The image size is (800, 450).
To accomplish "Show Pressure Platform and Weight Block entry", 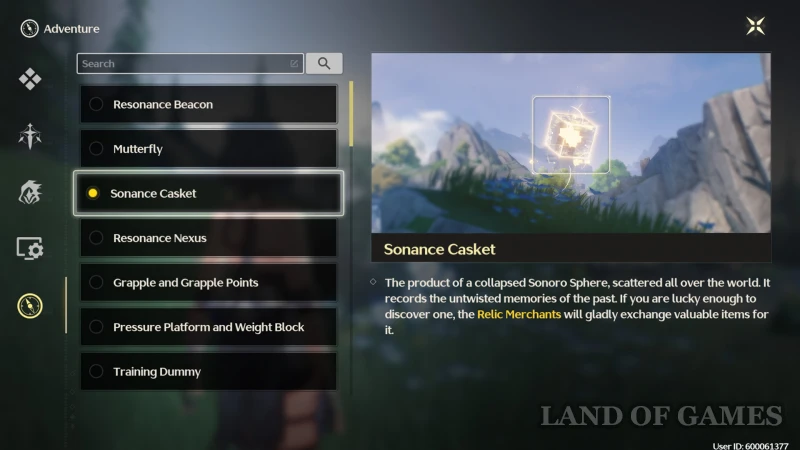I will (208, 327).
